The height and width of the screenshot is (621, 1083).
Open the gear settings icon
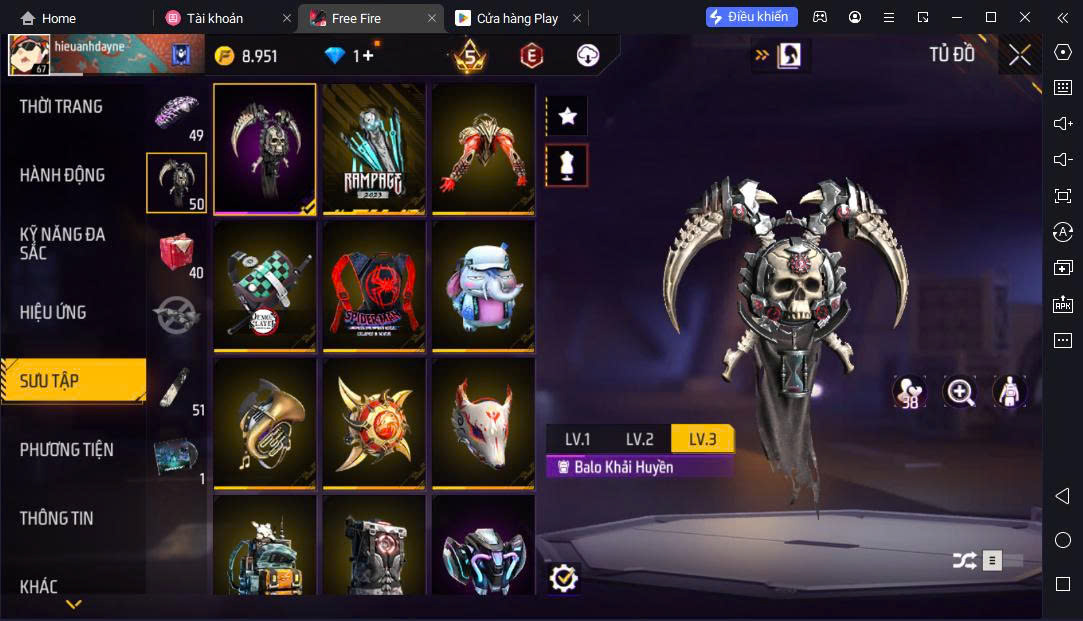(564, 577)
